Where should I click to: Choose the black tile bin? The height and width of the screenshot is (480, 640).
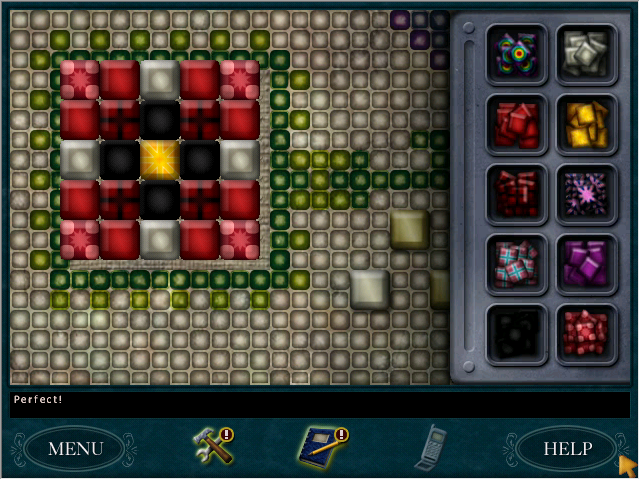[517, 333]
